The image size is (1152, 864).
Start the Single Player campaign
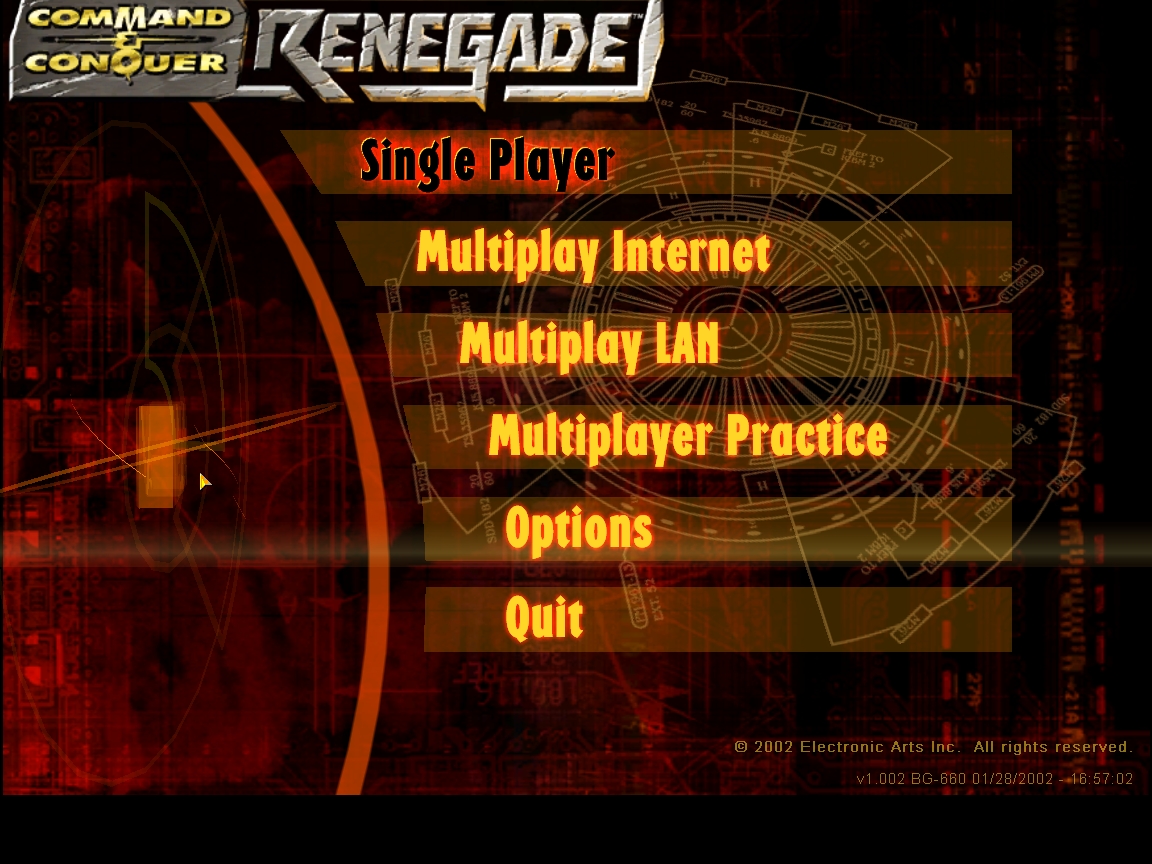point(487,162)
